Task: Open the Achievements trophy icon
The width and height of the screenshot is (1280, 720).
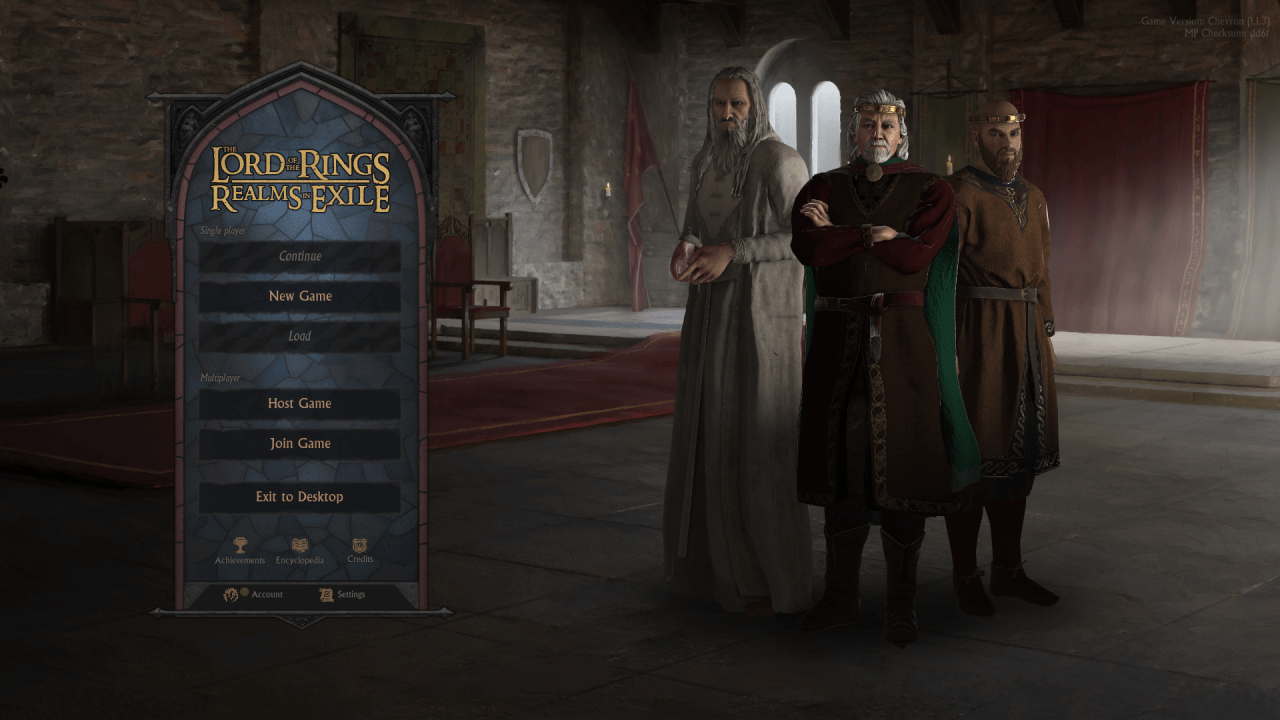Action: 240,546
